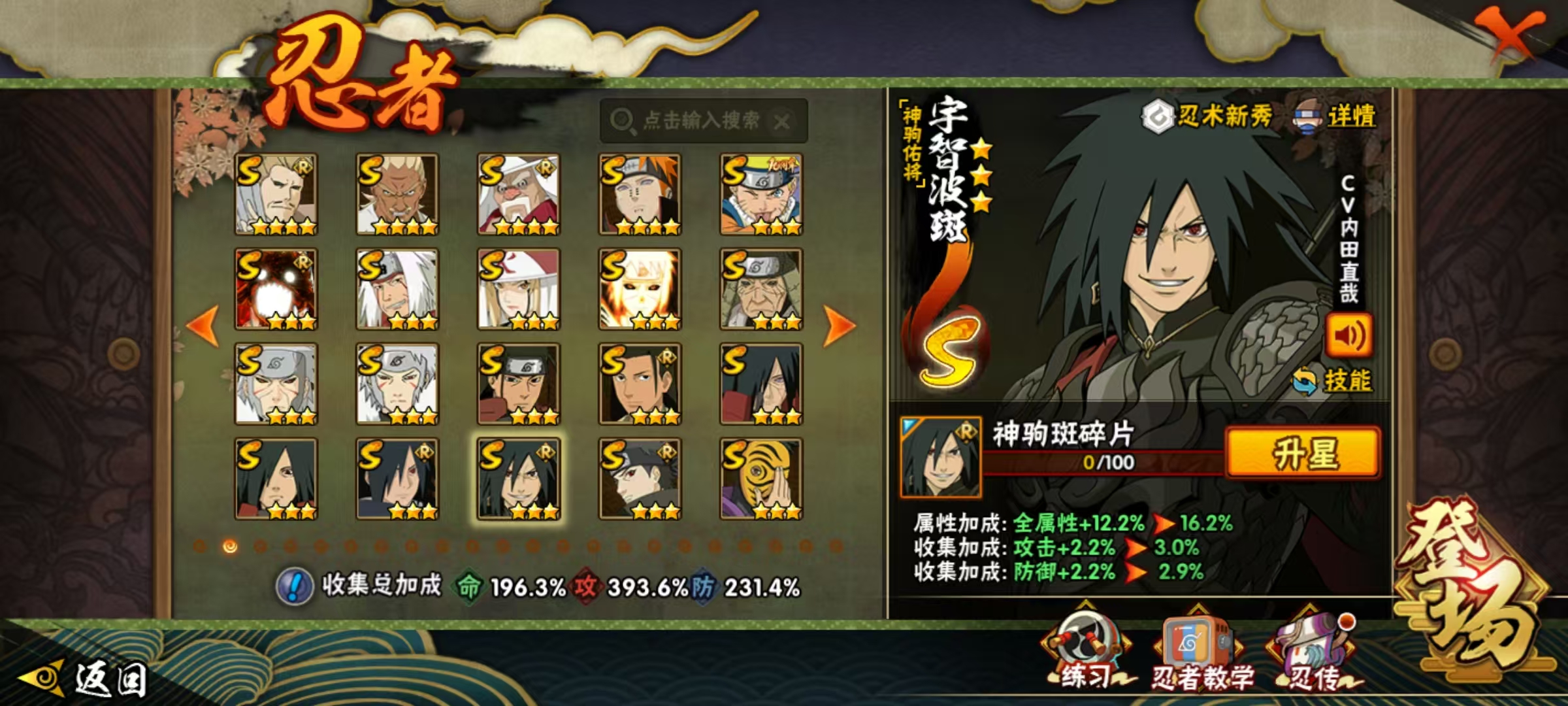The height and width of the screenshot is (706, 1568).
Task: Close the ninja screen with the X
Action: coord(1511,36)
